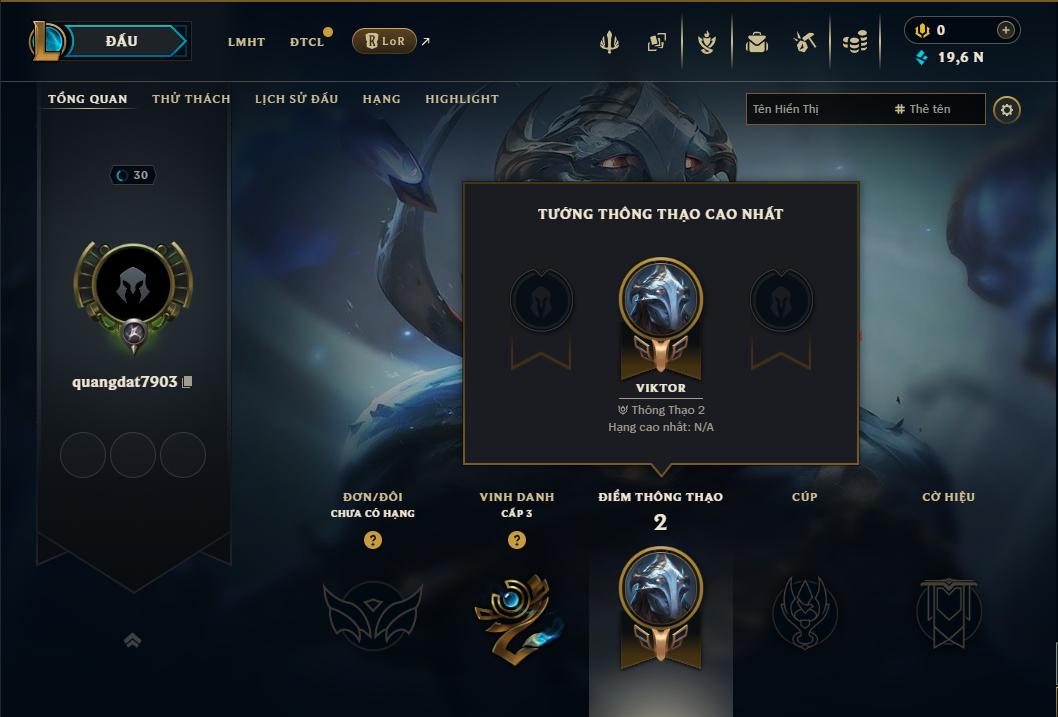View the HIGHLIGHT tab
Image resolution: width=1058 pixels, height=717 pixels.
(x=461, y=99)
